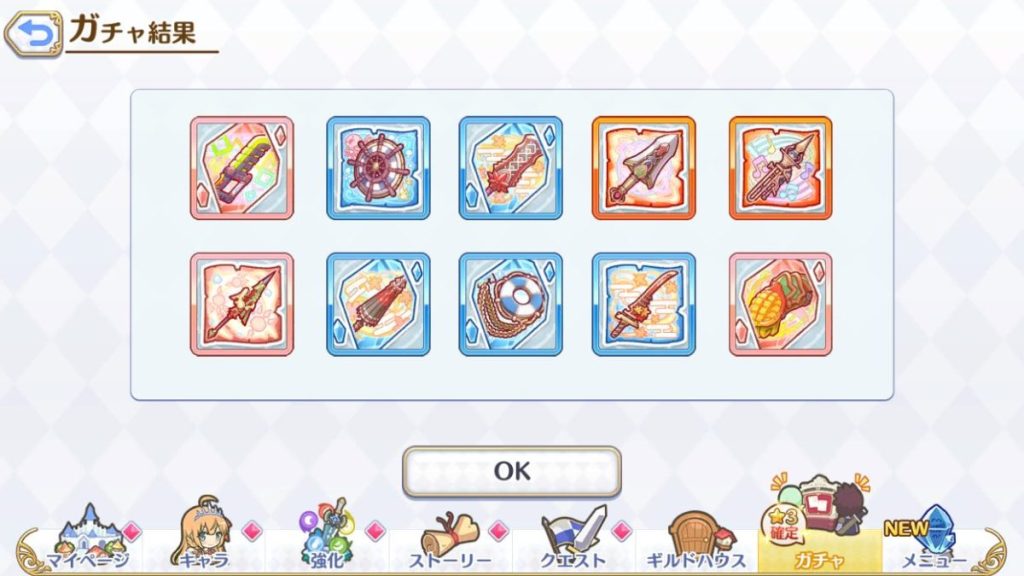The image size is (1024, 576).
Task: Switch to the キャラ character tab
Action: point(205,540)
